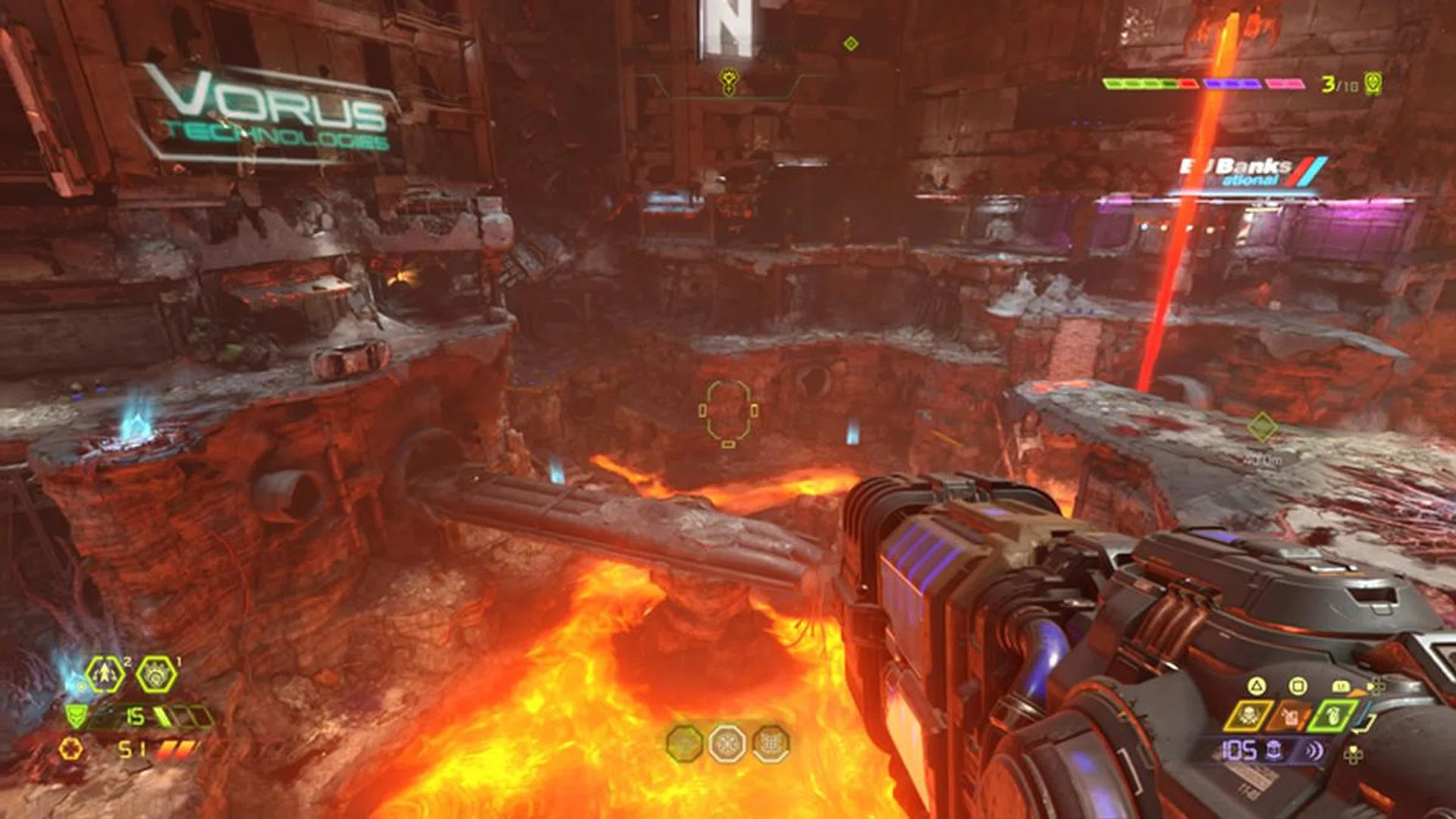
Task: Expand the D-pad weapon selector indicator
Action: [x=1376, y=686]
